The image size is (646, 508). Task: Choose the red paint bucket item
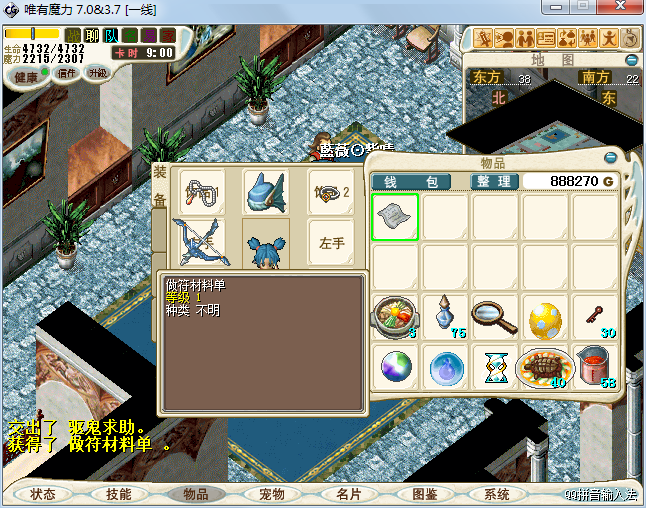click(595, 367)
